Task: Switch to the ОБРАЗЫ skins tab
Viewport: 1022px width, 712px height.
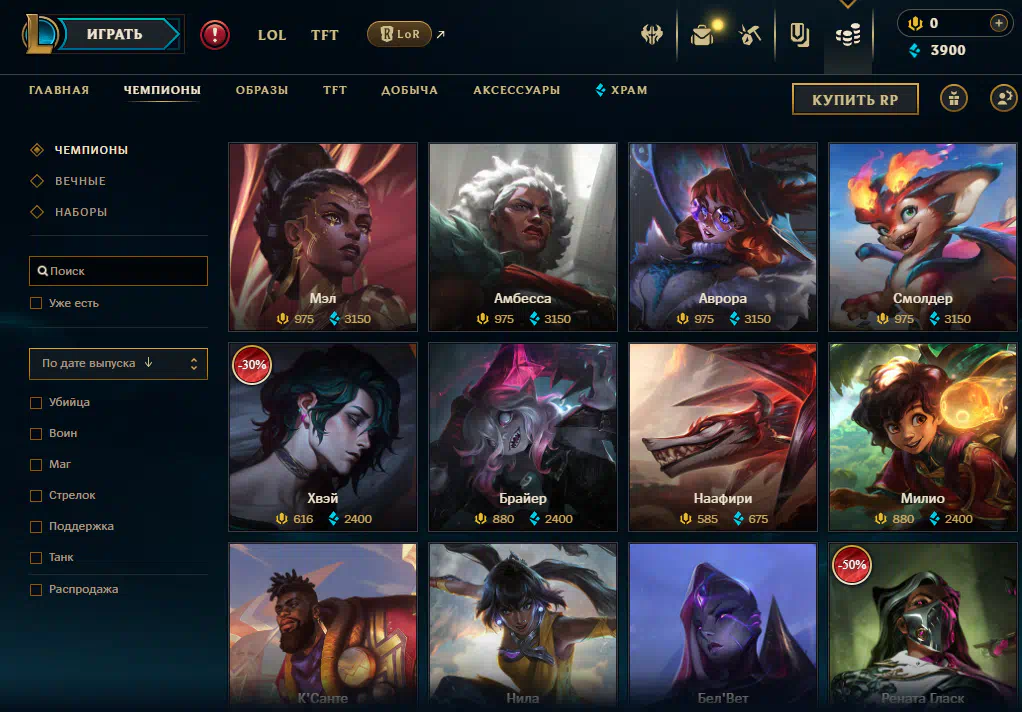Action: tap(262, 90)
